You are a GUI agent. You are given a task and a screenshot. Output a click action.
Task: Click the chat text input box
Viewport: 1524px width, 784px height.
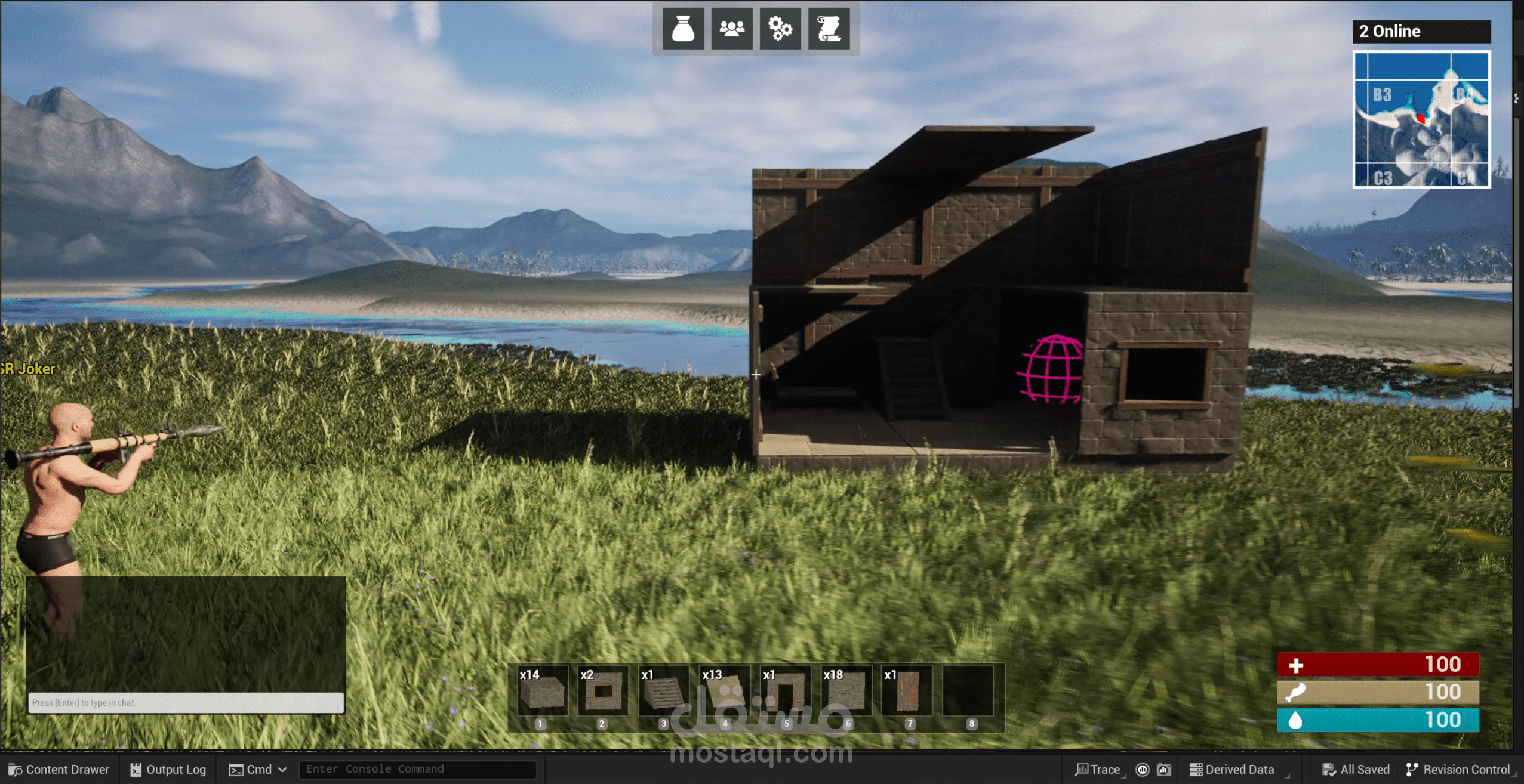tap(186, 702)
